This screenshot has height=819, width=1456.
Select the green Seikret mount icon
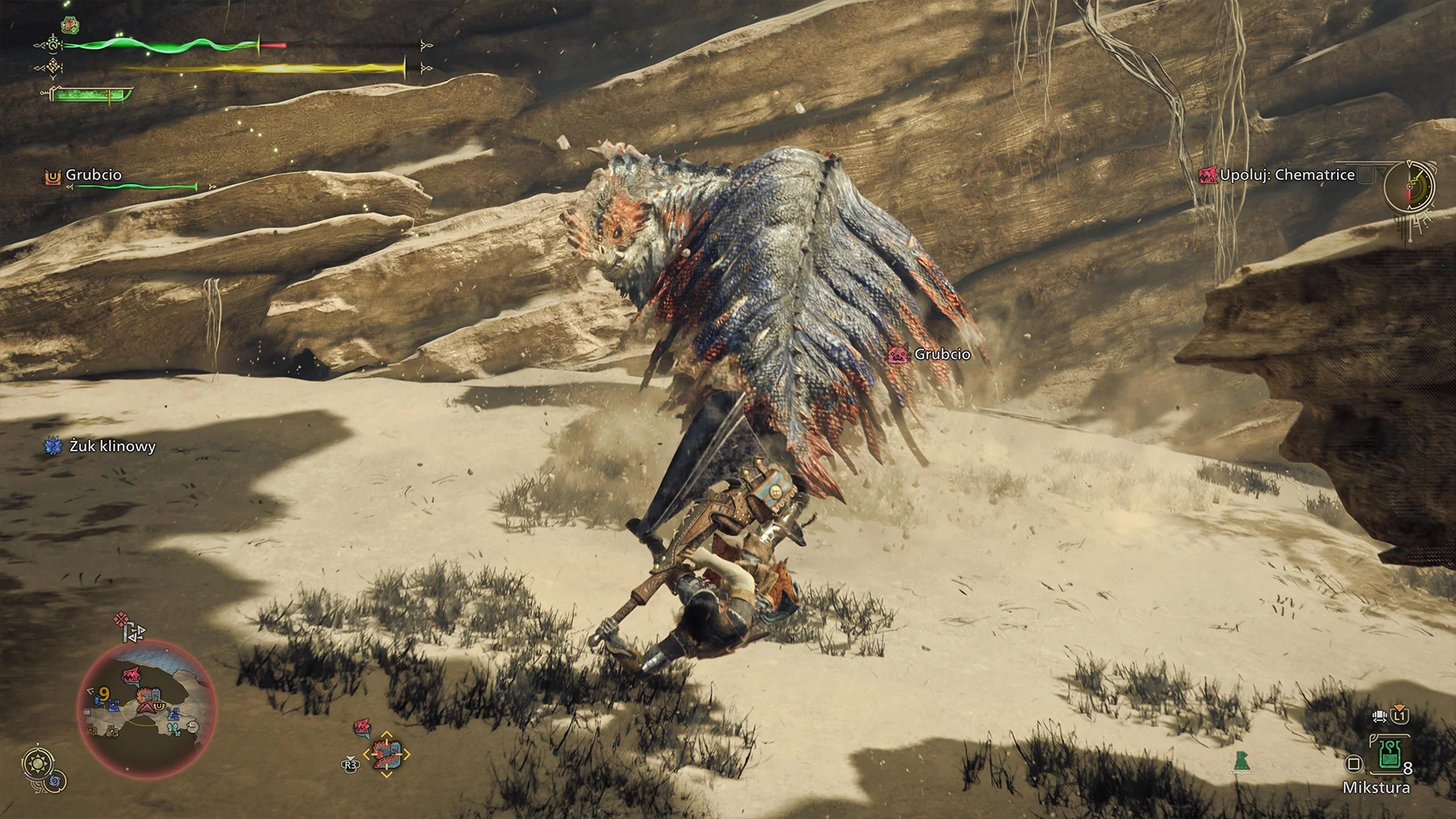coord(1241,761)
